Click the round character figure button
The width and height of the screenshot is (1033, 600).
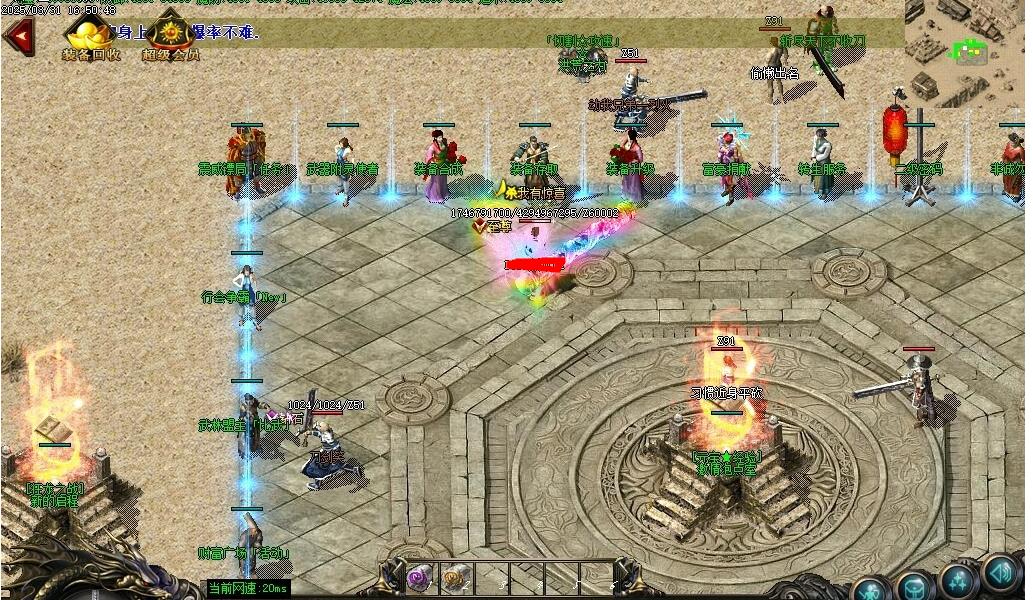870,588
